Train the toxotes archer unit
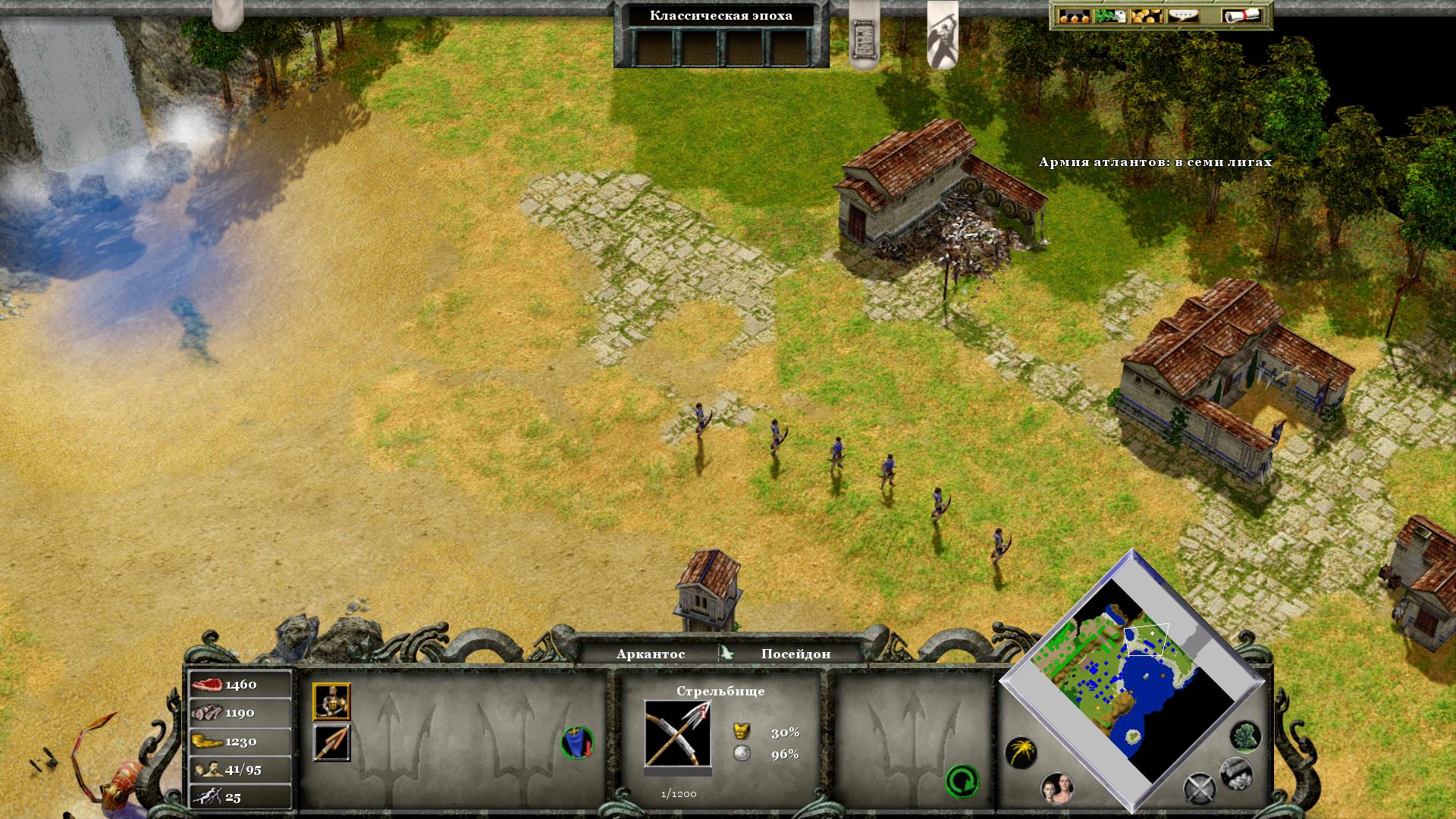 click(x=331, y=701)
